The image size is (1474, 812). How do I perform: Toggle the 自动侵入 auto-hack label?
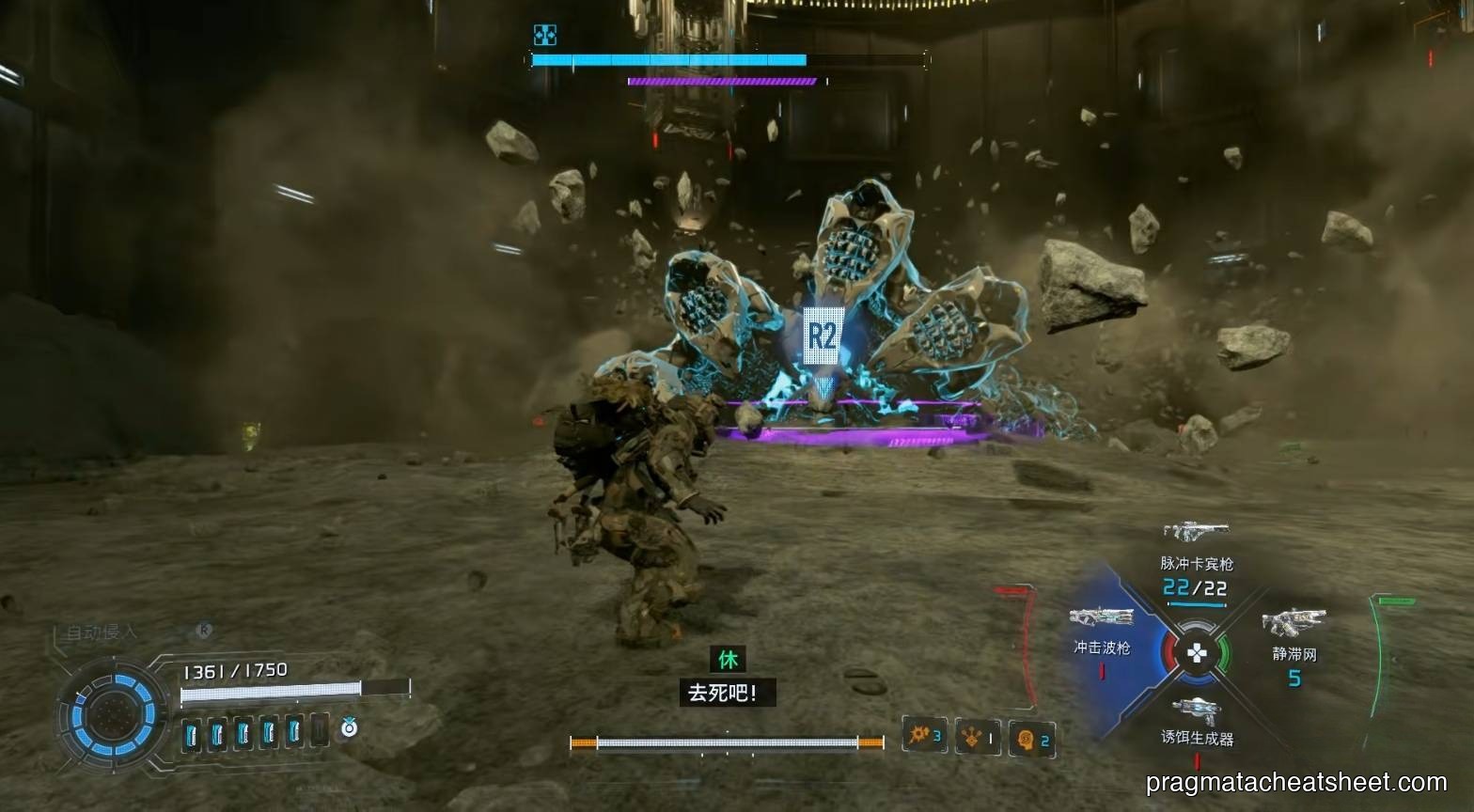point(102,632)
